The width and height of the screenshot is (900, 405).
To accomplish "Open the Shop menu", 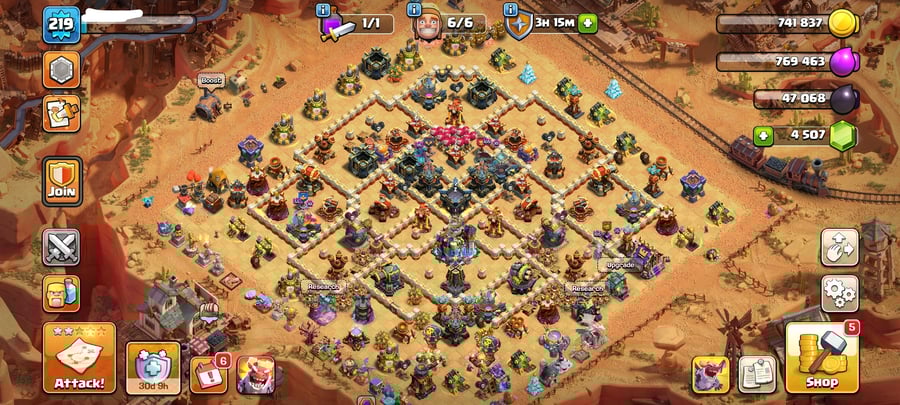I will [x=821, y=358].
